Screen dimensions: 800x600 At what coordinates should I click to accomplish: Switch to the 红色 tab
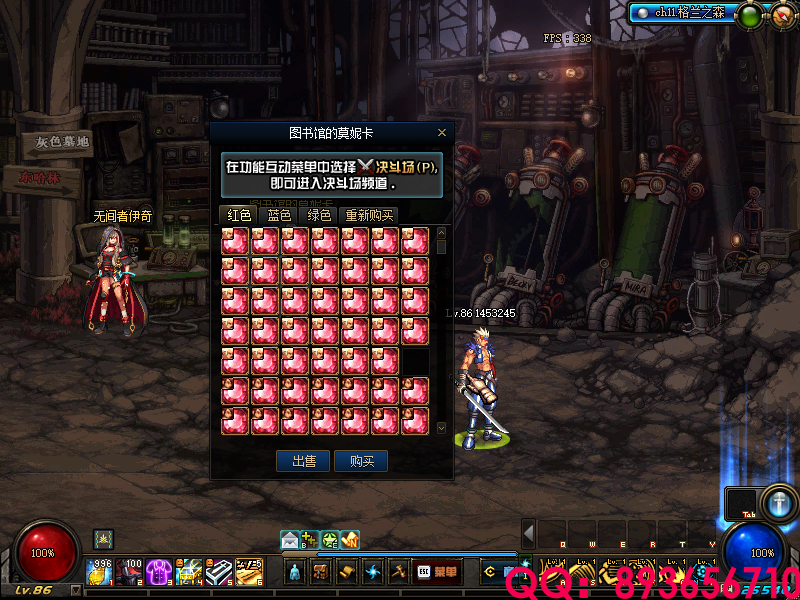239,215
